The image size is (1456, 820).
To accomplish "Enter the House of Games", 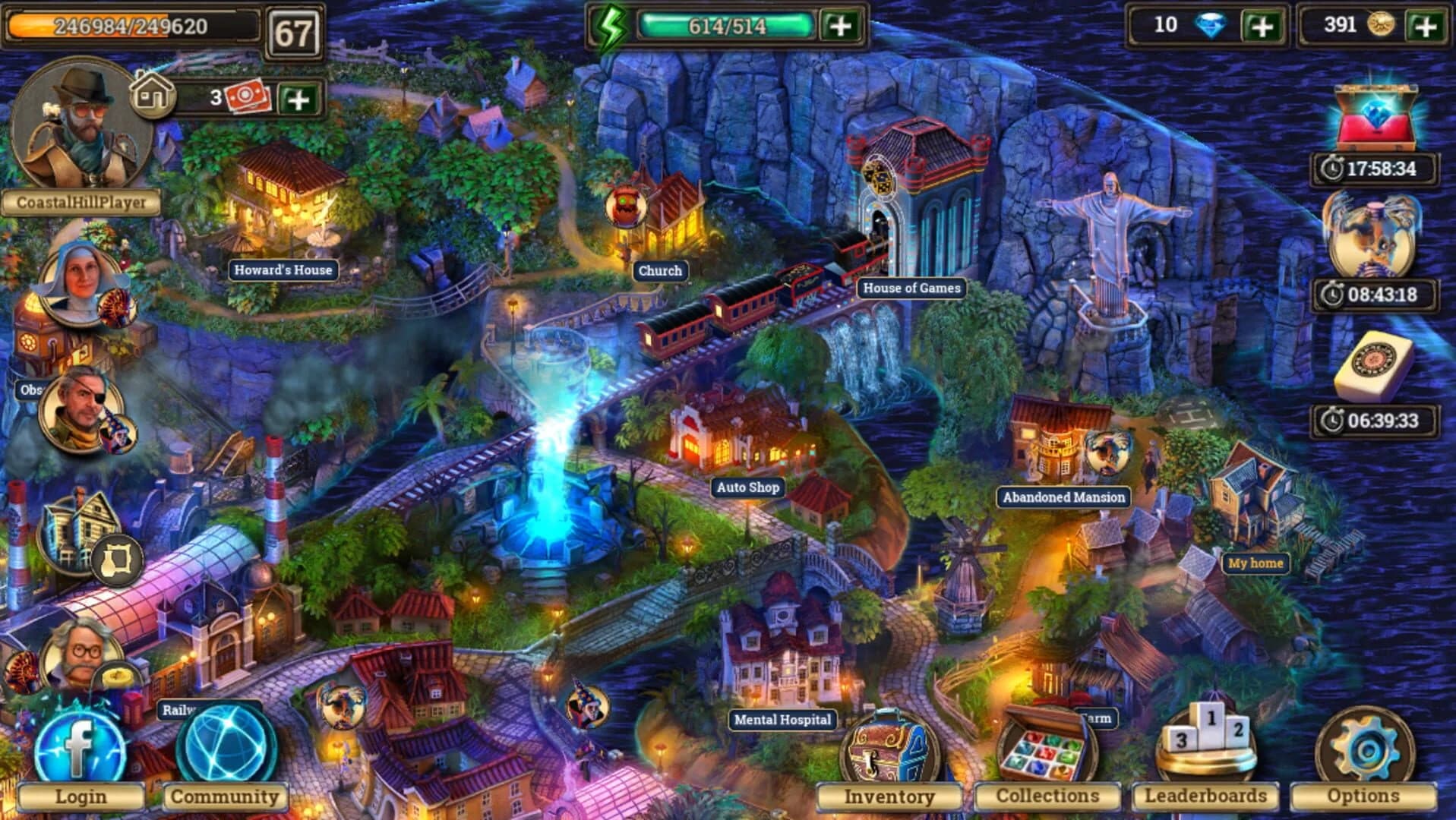I will pos(911,289).
